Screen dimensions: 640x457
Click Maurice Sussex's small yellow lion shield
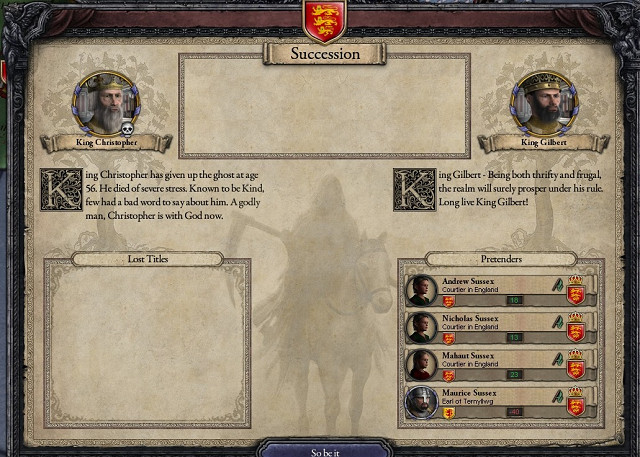tap(447, 411)
